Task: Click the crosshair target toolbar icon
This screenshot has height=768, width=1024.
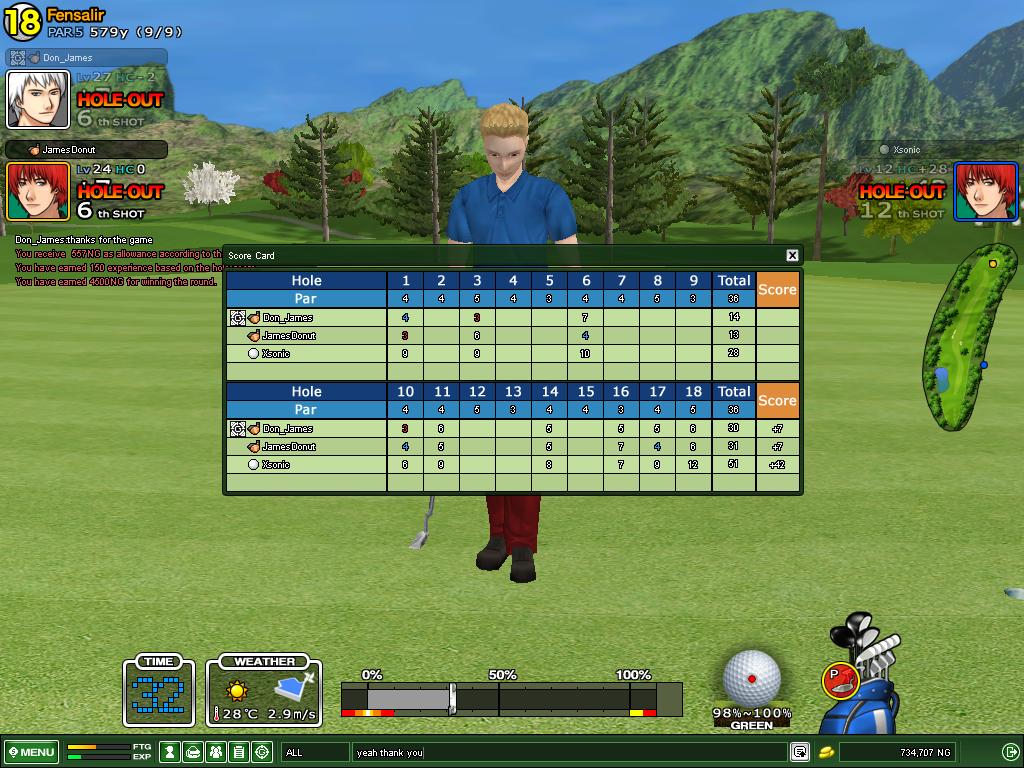Action: (x=262, y=752)
